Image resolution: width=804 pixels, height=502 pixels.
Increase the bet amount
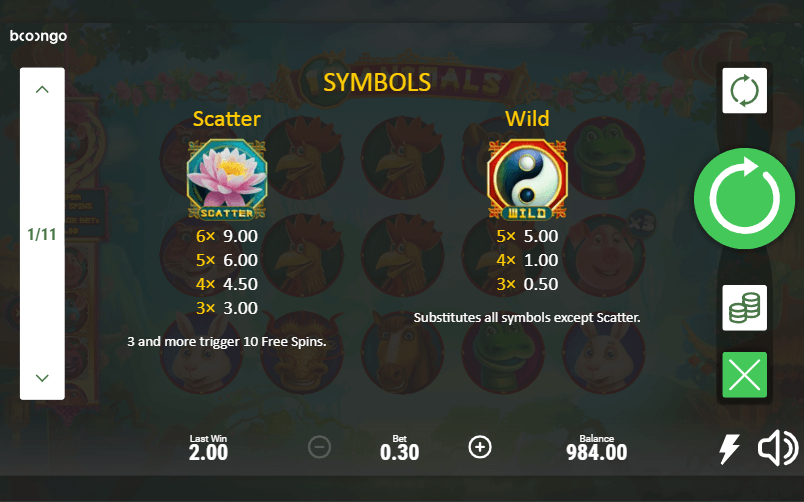point(481,447)
